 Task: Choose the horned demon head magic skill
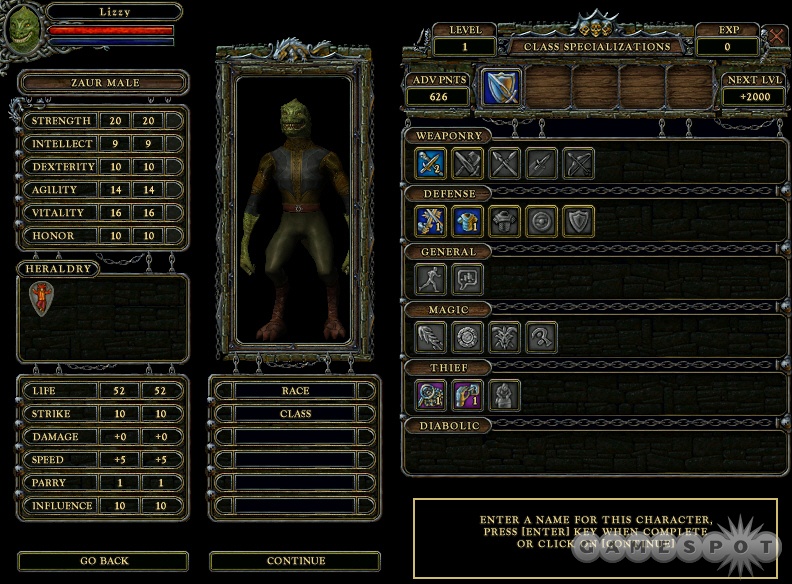(505, 337)
